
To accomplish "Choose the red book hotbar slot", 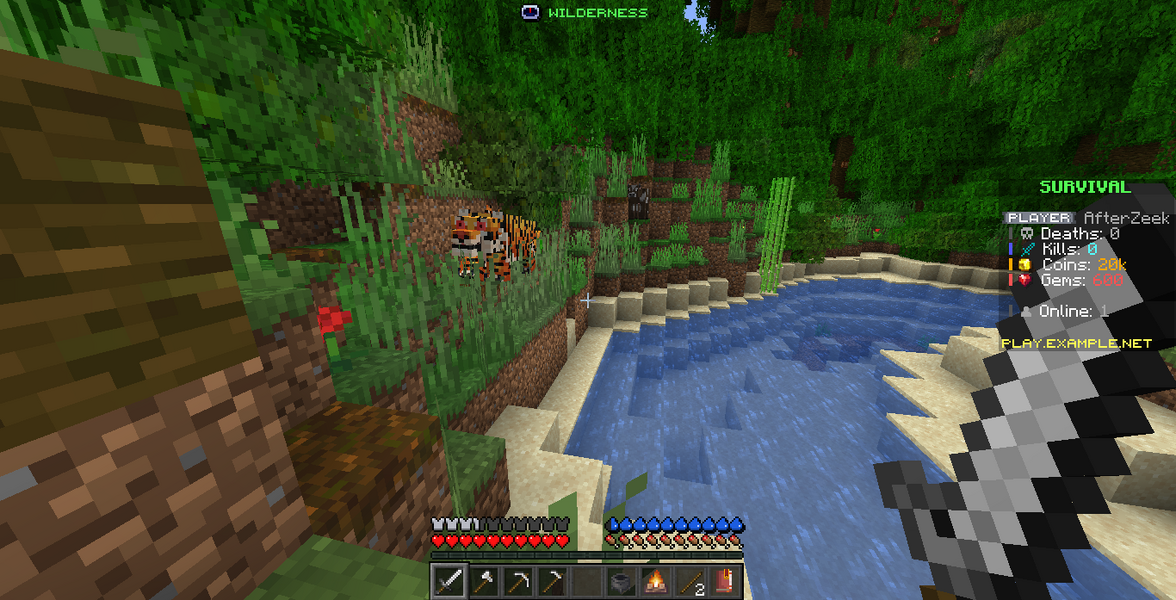I will (x=724, y=581).
